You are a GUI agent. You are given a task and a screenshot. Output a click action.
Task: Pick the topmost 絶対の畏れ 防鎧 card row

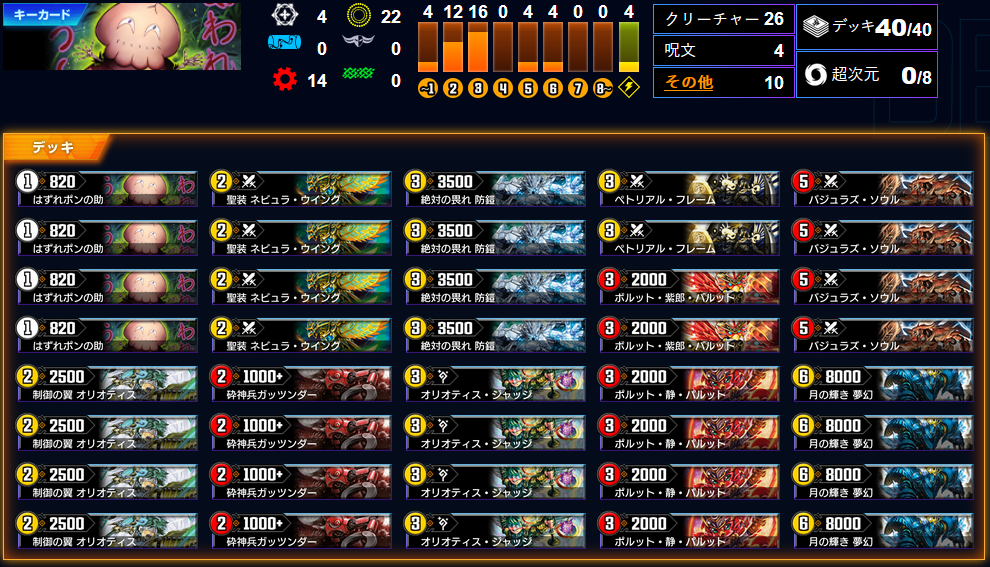click(x=495, y=188)
